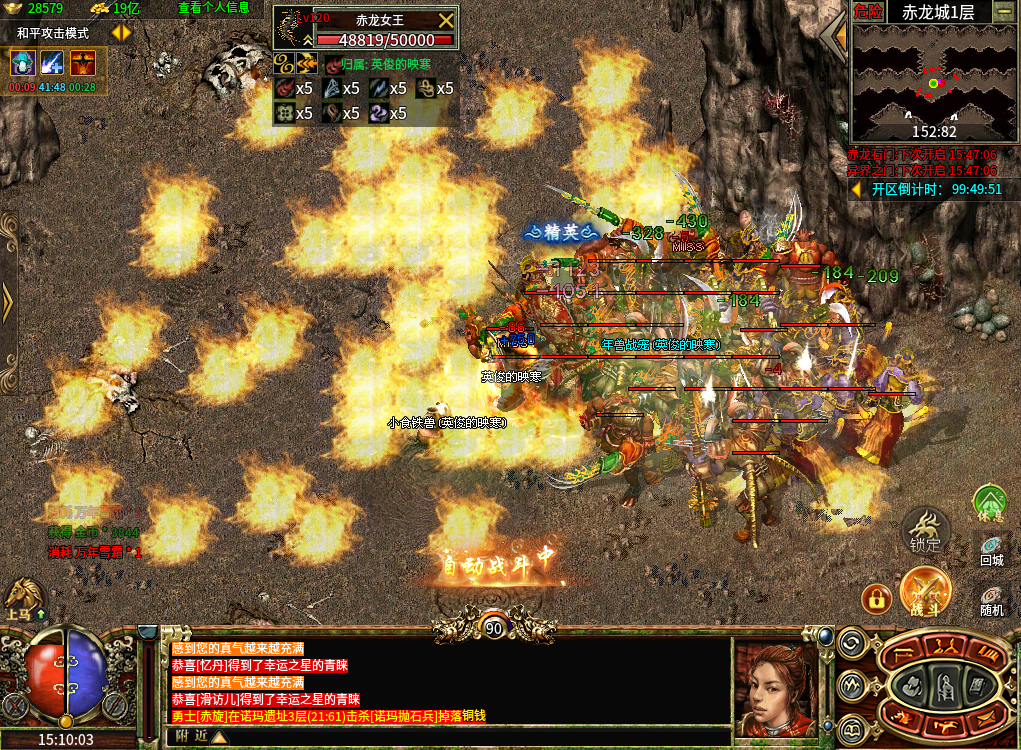This screenshot has height=750, width=1021.
Task: Click the red padlock lock button
Action: (876, 598)
